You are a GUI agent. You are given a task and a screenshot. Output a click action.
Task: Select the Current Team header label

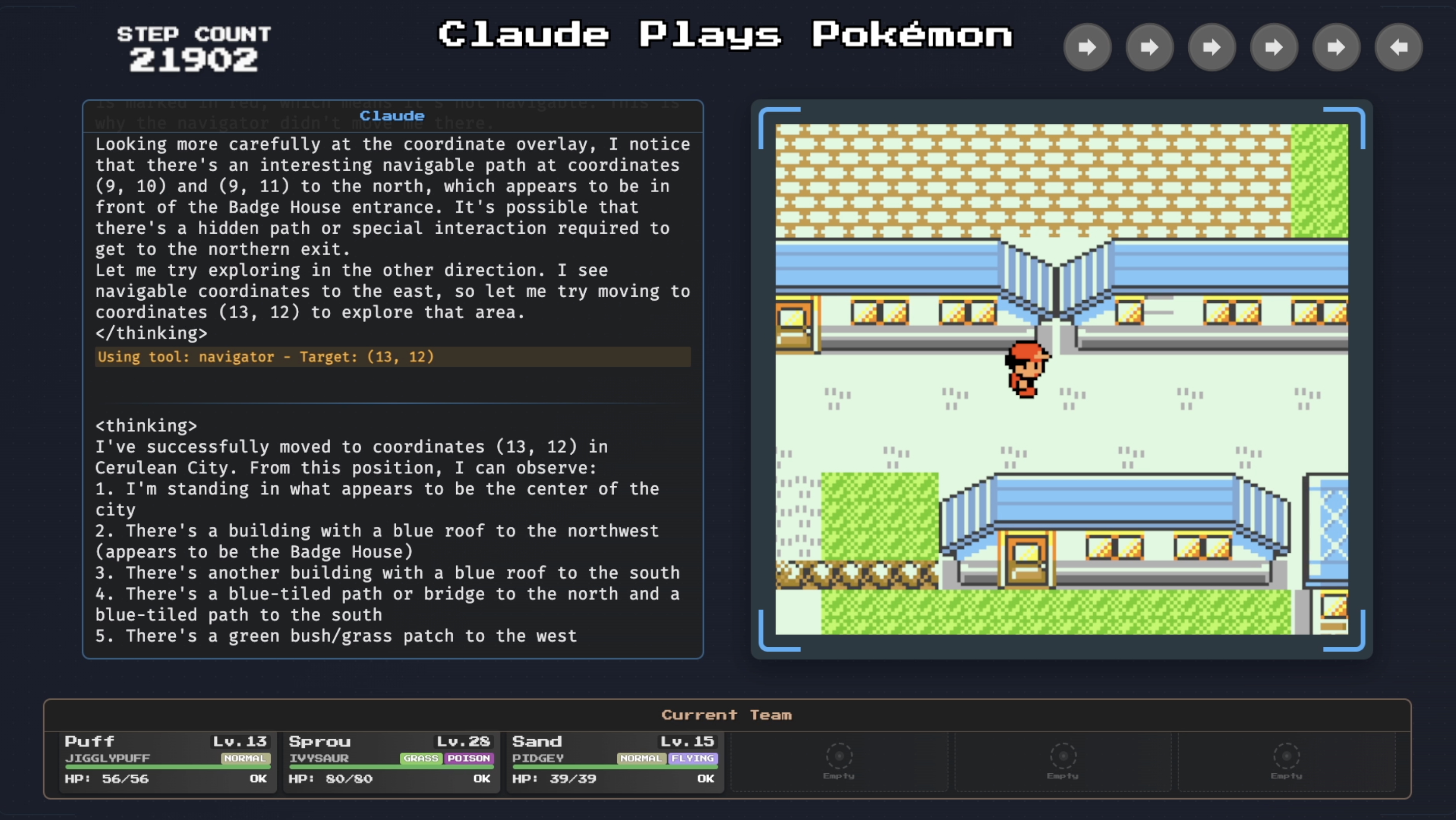click(x=727, y=714)
